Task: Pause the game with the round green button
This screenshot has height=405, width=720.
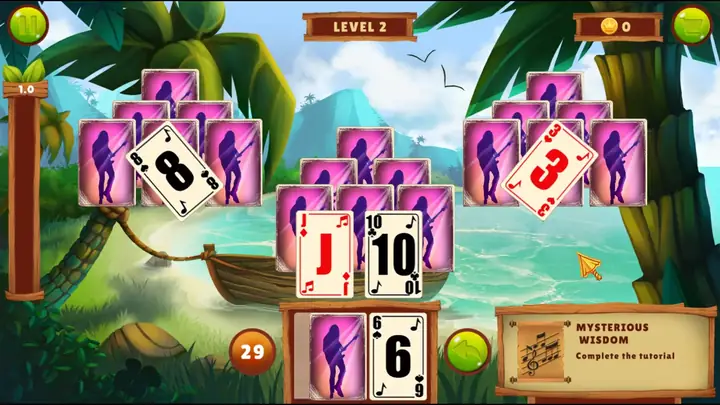Action: click(x=27, y=25)
